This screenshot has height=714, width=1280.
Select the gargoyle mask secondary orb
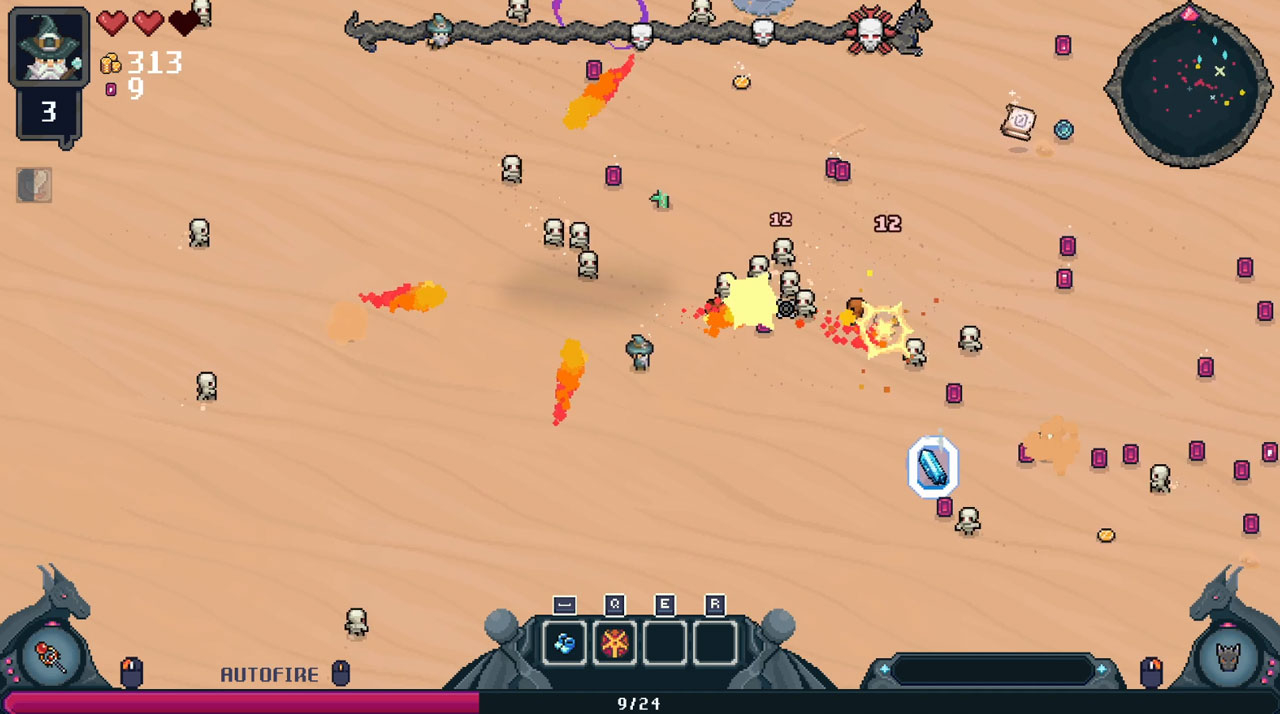point(1226,657)
